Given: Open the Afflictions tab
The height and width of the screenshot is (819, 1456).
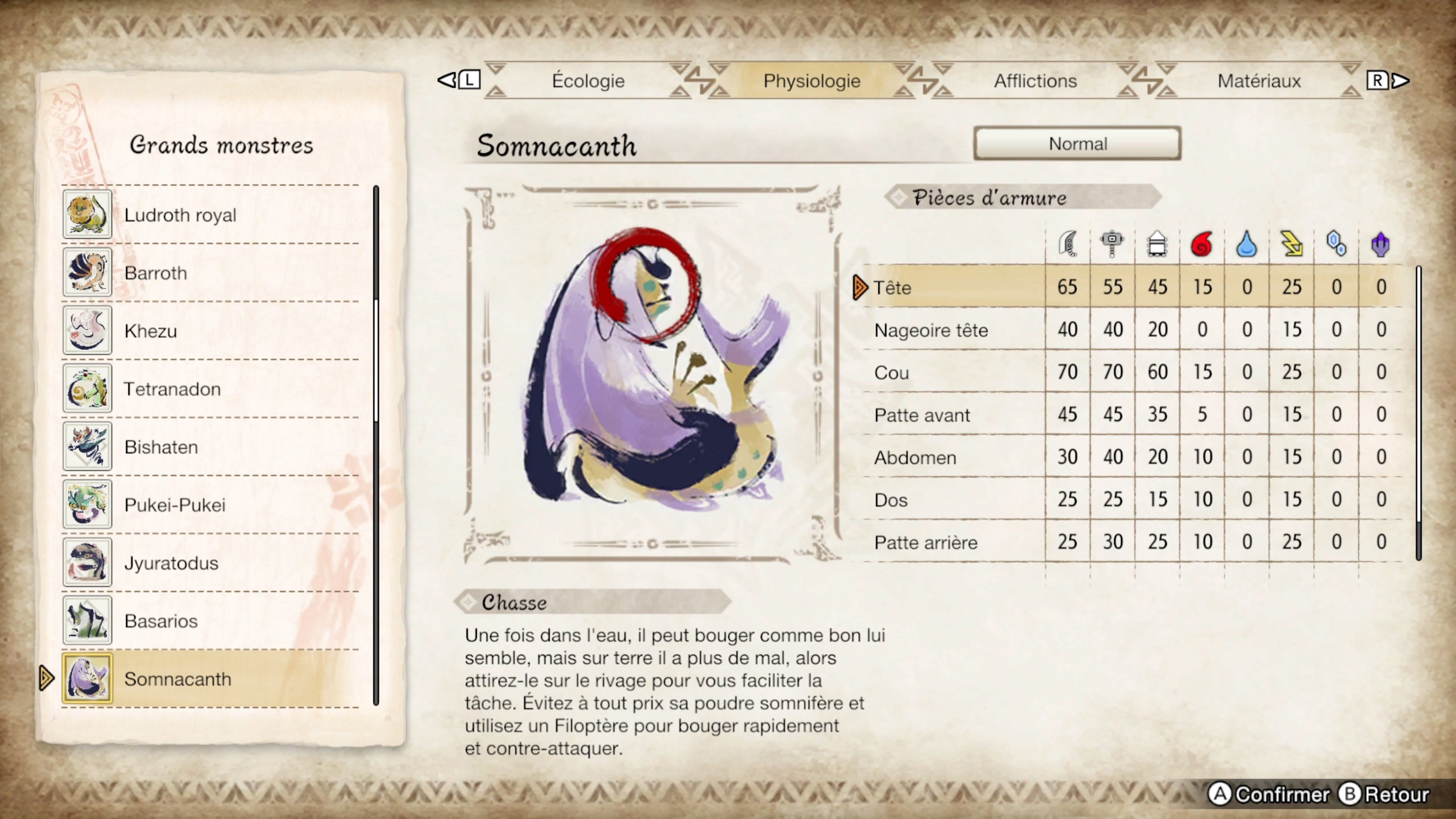Looking at the screenshot, I should pos(1036,81).
